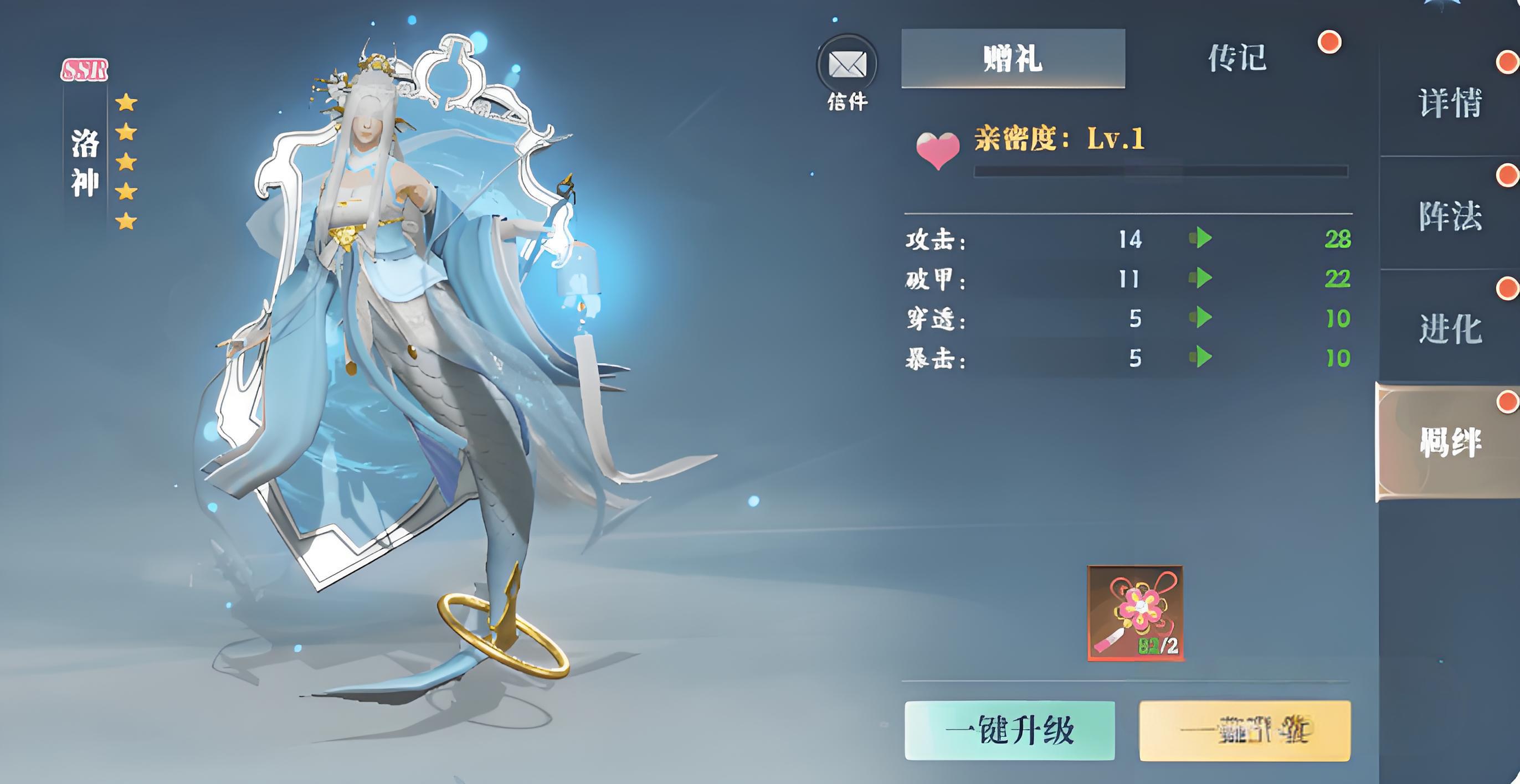The width and height of the screenshot is (1520, 784).
Task: Select the 赠礼 gift tab
Action: (x=1013, y=58)
